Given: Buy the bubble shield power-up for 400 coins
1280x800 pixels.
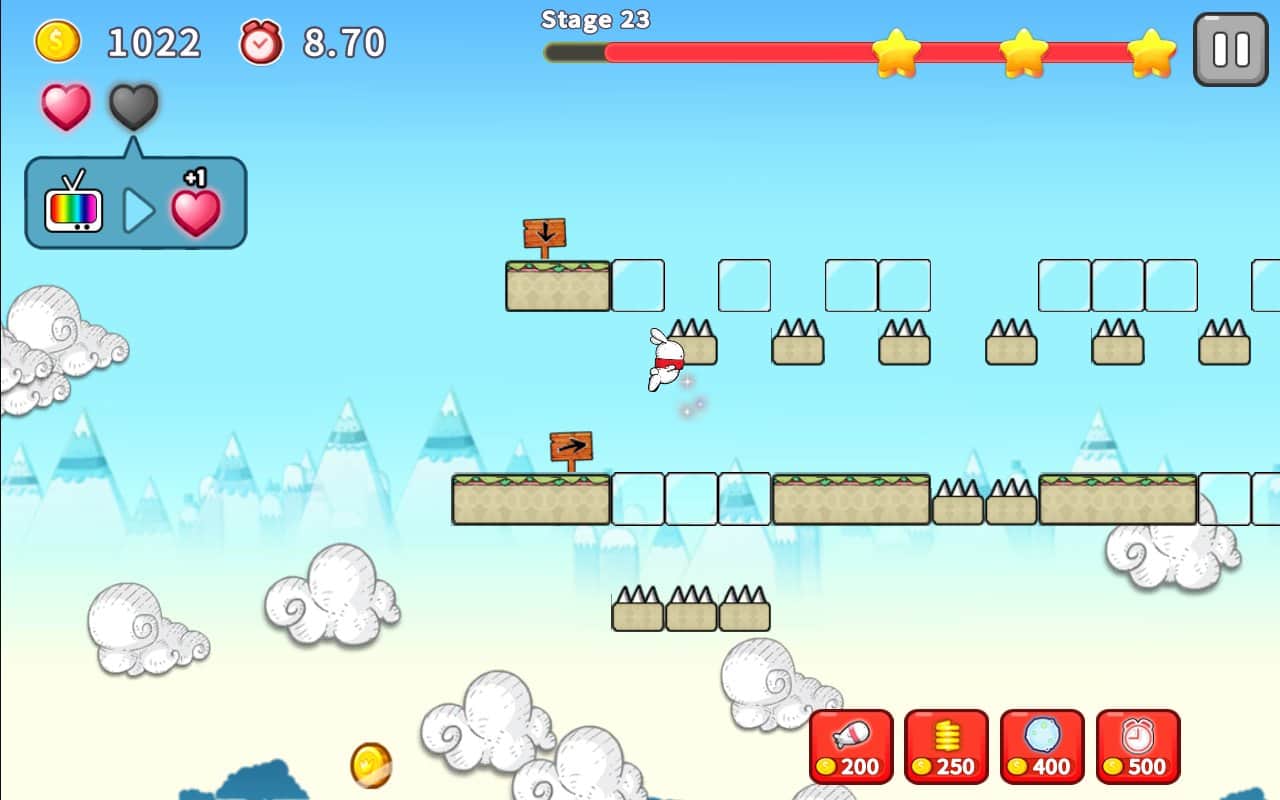Looking at the screenshot, I should tap(1042, 746).
